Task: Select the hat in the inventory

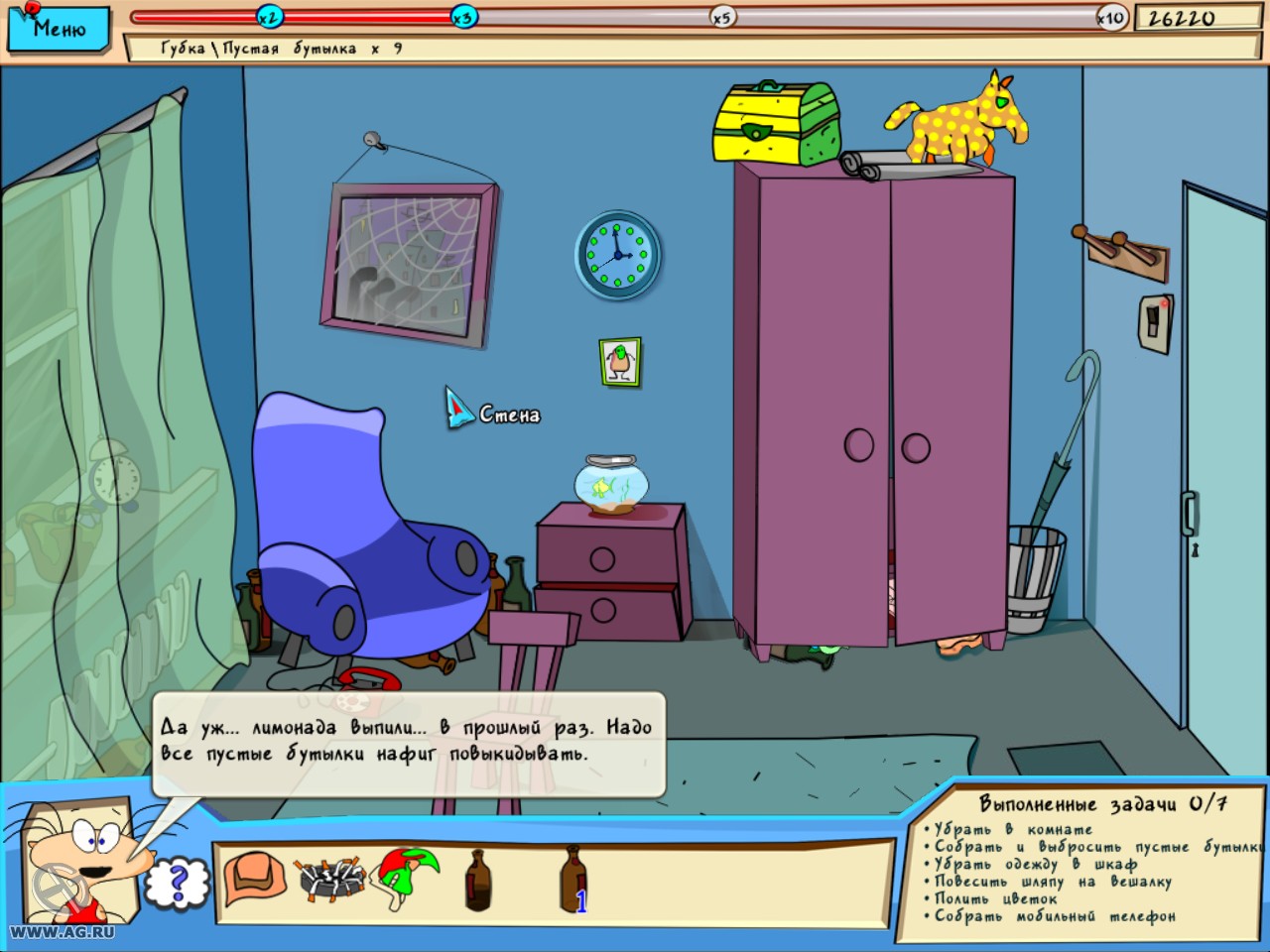Action: pyautogui.click(x=252, y=877)
